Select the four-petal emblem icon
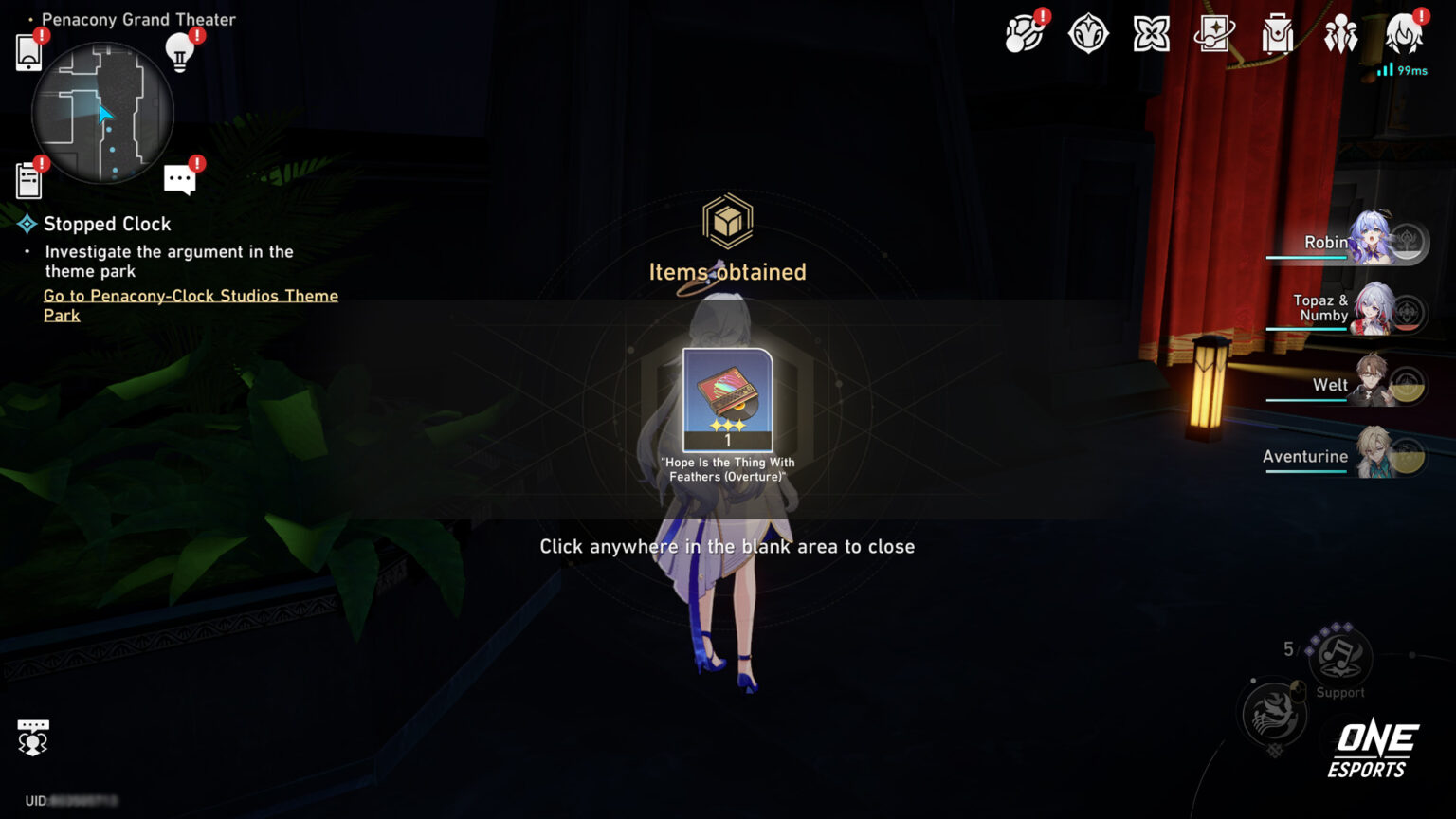 1151,32
